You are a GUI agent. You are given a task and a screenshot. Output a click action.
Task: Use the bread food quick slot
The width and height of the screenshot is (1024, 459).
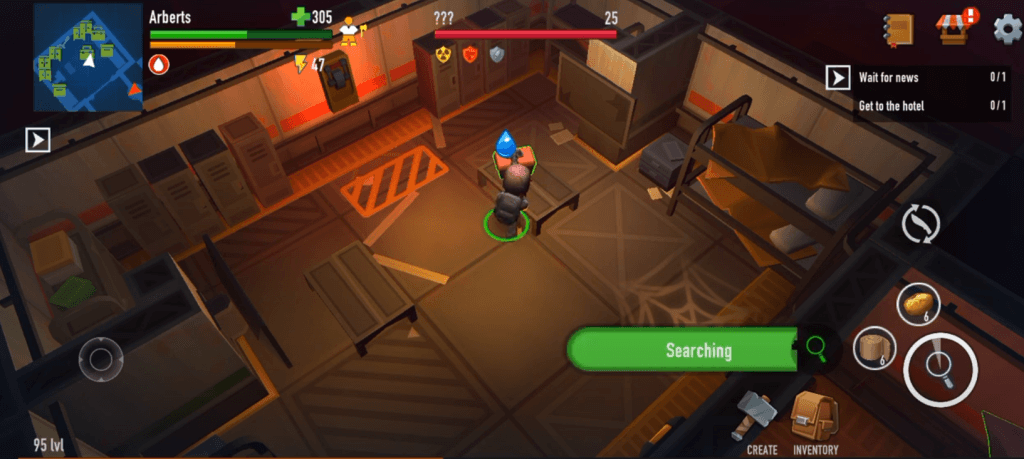pyautogui.click(x=918, y=303)
